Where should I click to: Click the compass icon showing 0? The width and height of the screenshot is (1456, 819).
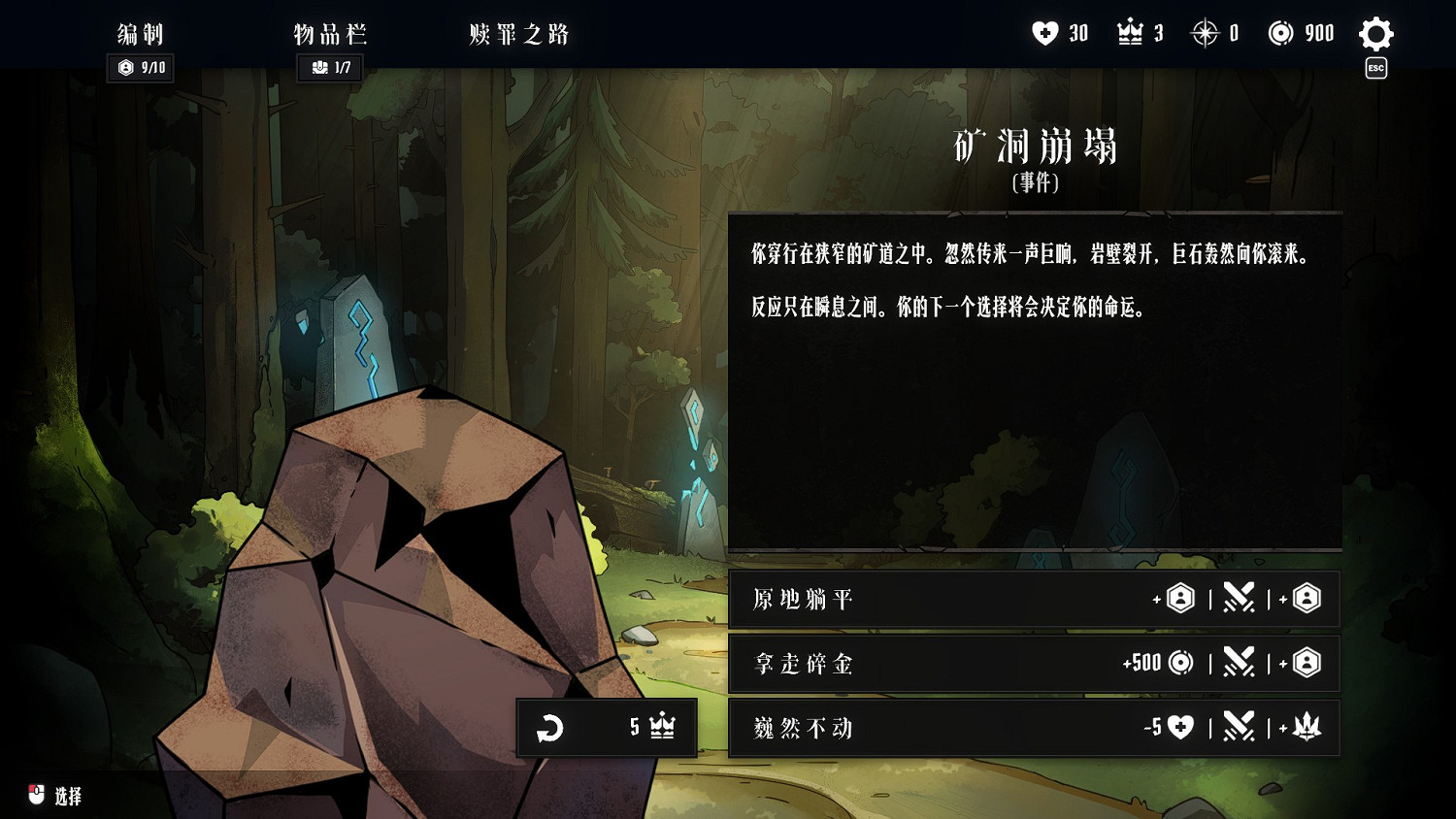coord(1204,32)
